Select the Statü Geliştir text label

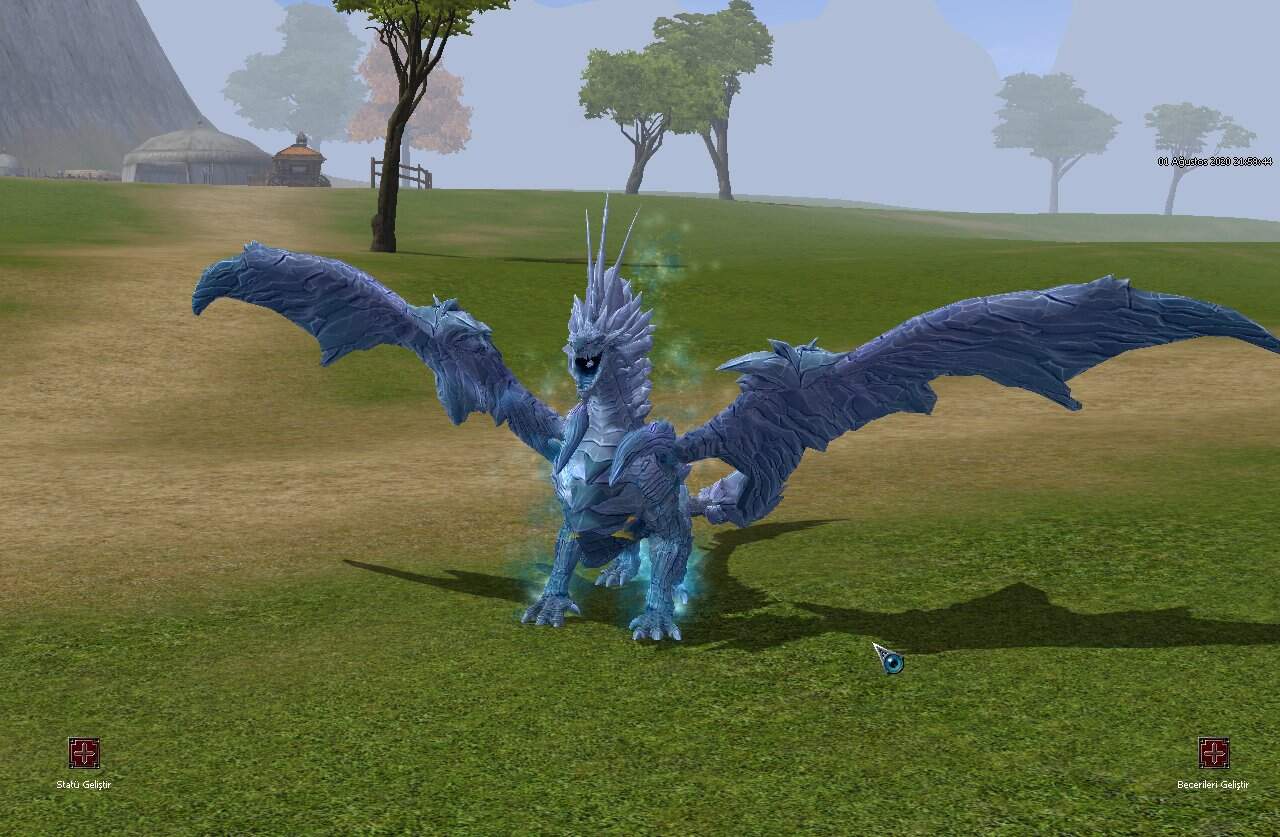(84, 785)
